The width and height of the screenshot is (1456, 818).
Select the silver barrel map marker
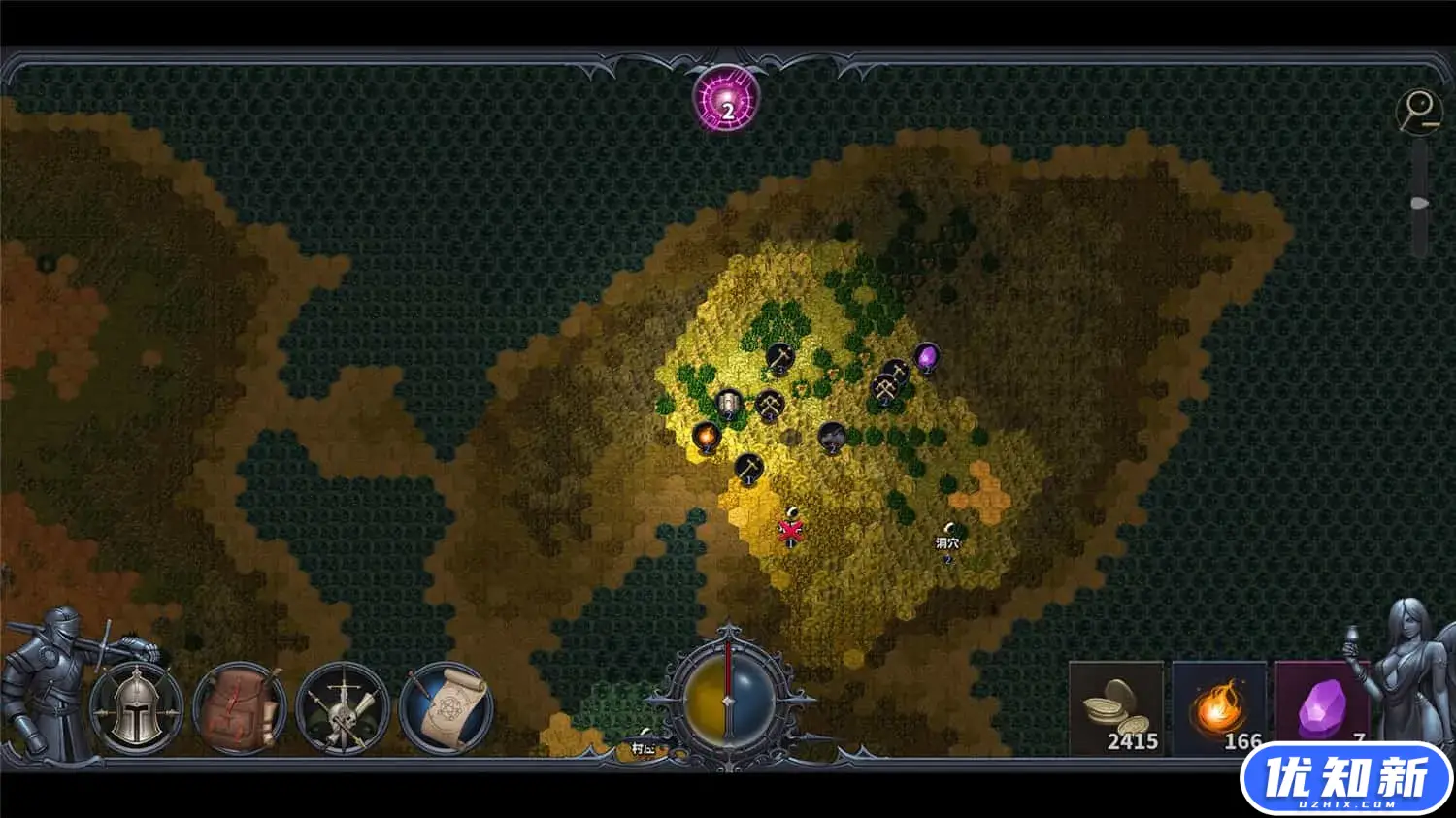[728, 403]
